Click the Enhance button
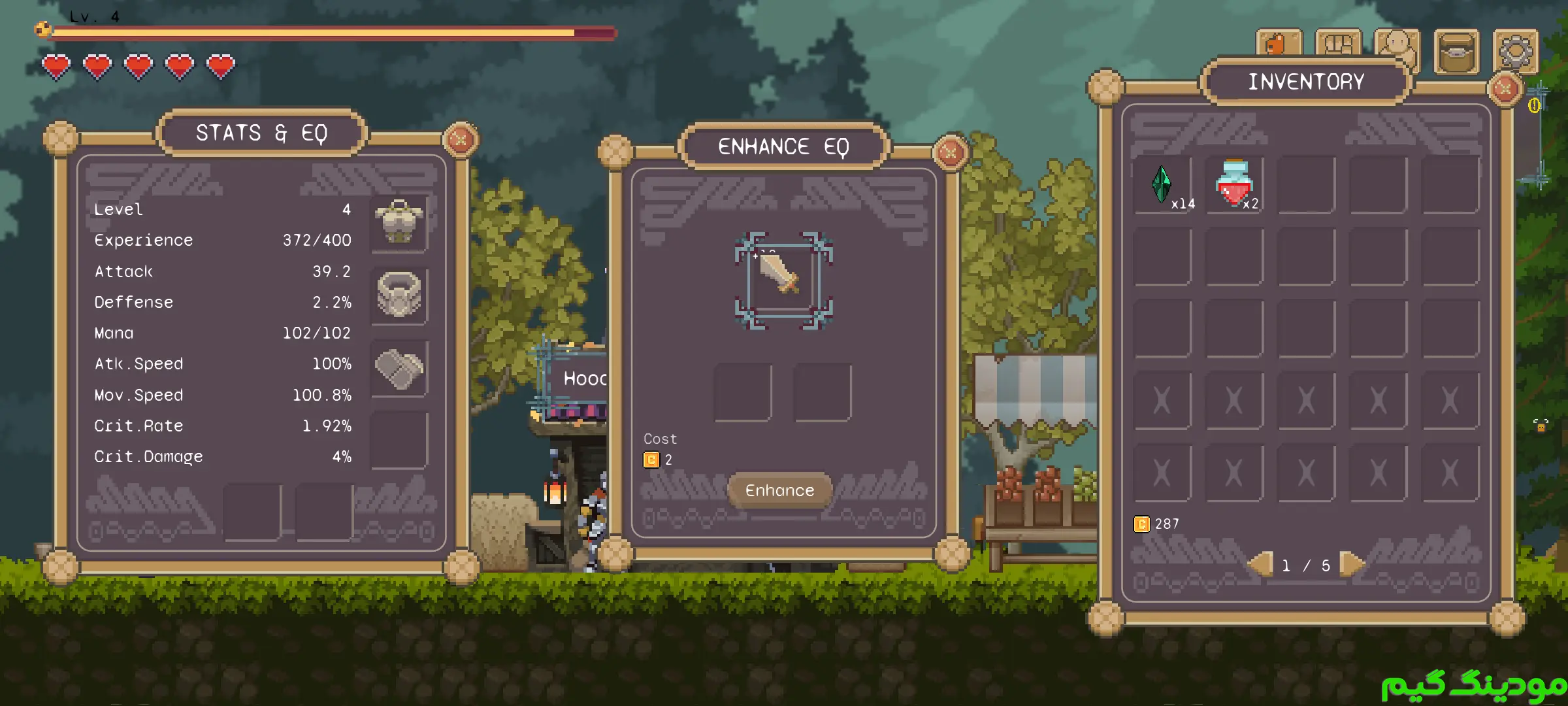This screenshot has height=706, width=1568. (x=779, y=490)
